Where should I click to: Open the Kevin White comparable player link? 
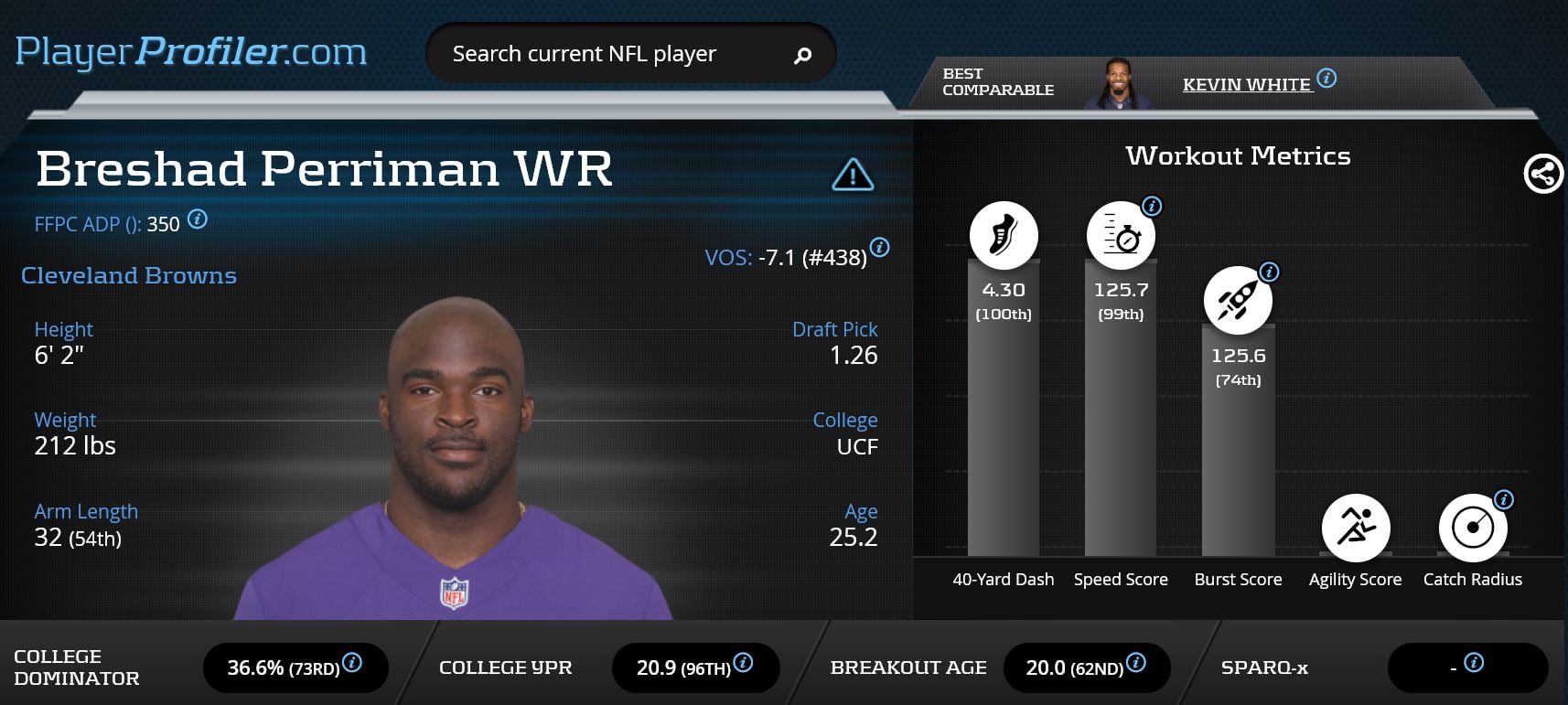pos(1246,84)
